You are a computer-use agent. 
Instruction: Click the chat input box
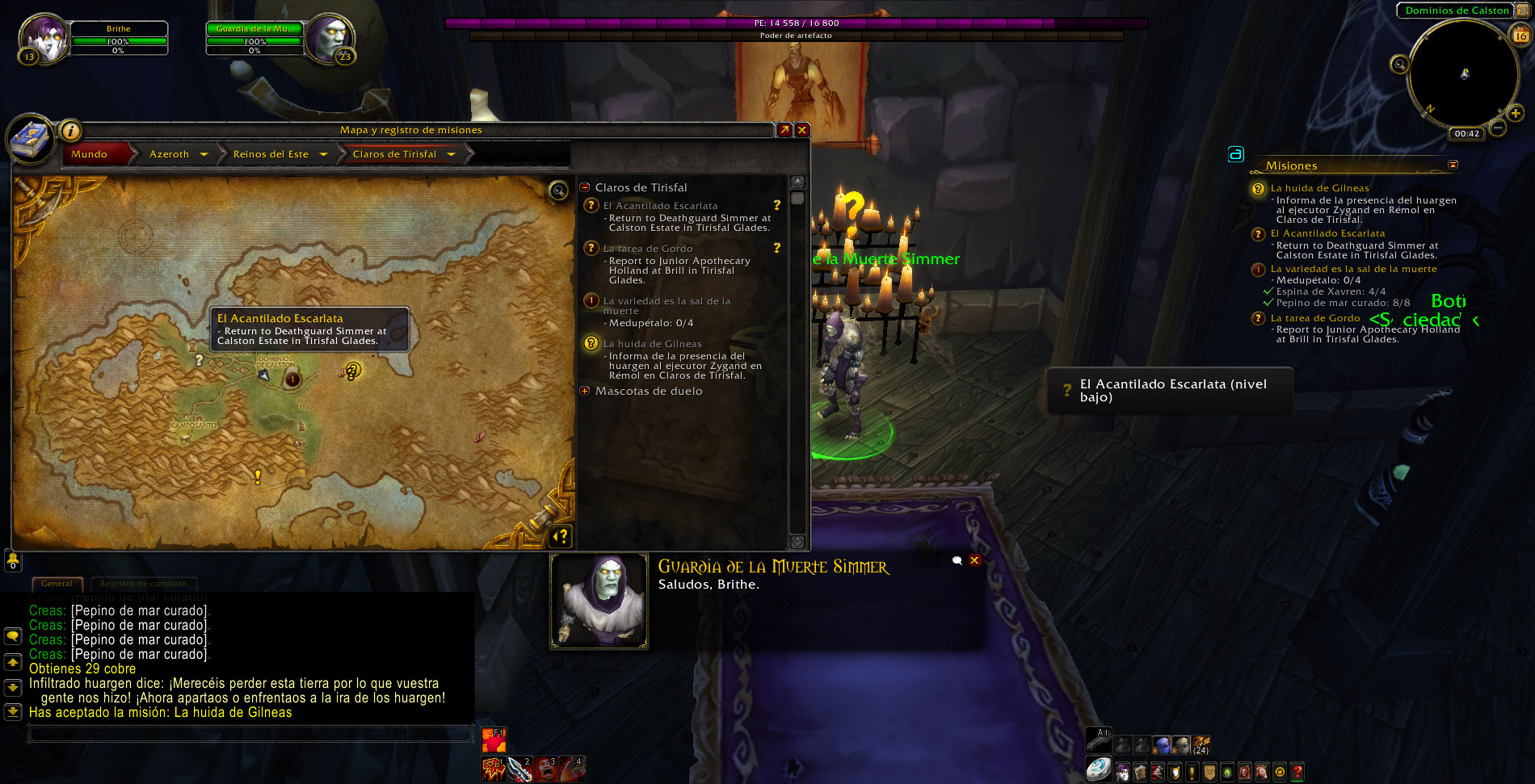[250, 733]
